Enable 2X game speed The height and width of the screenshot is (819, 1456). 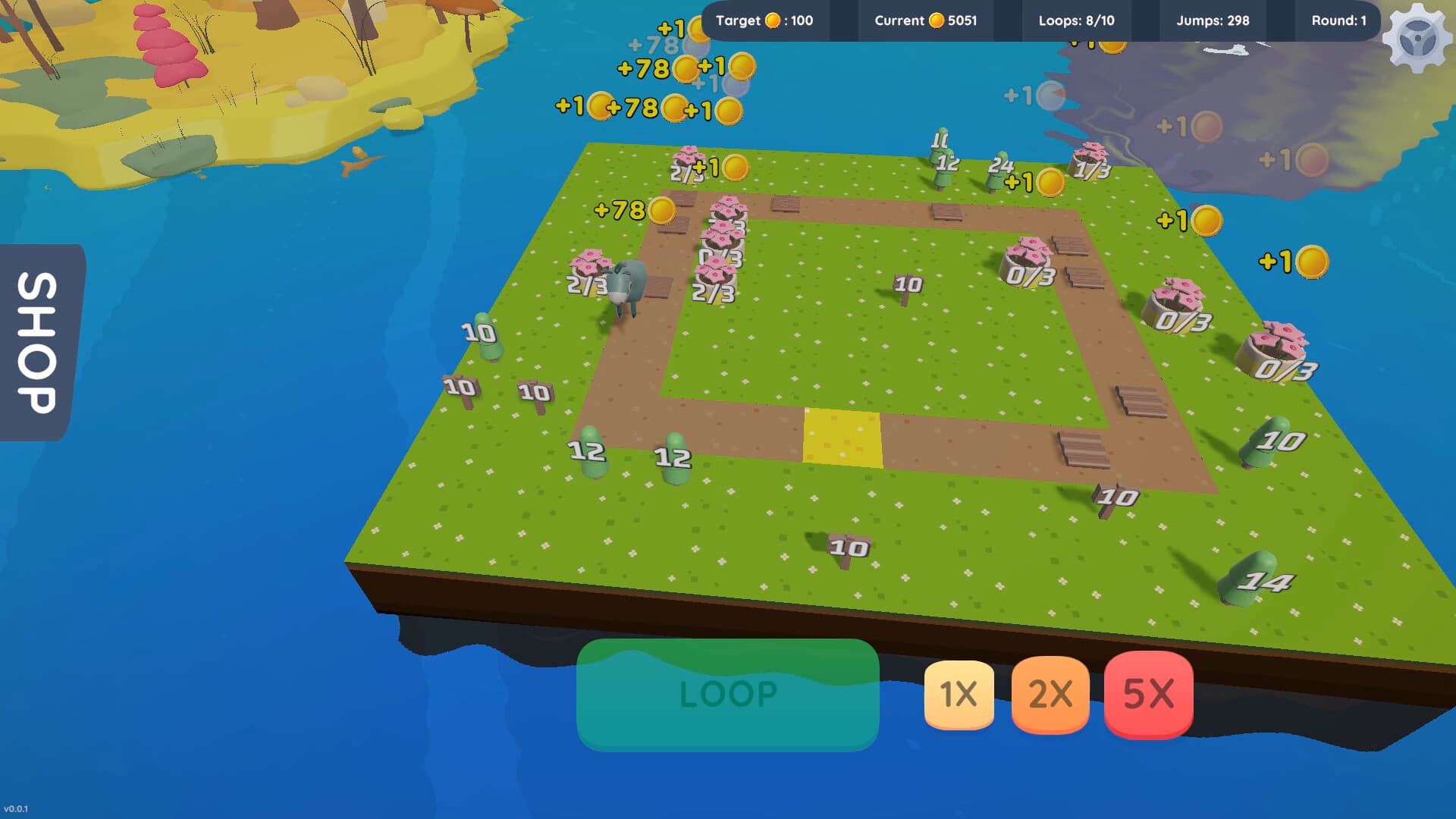click(x=1051, y=695)
